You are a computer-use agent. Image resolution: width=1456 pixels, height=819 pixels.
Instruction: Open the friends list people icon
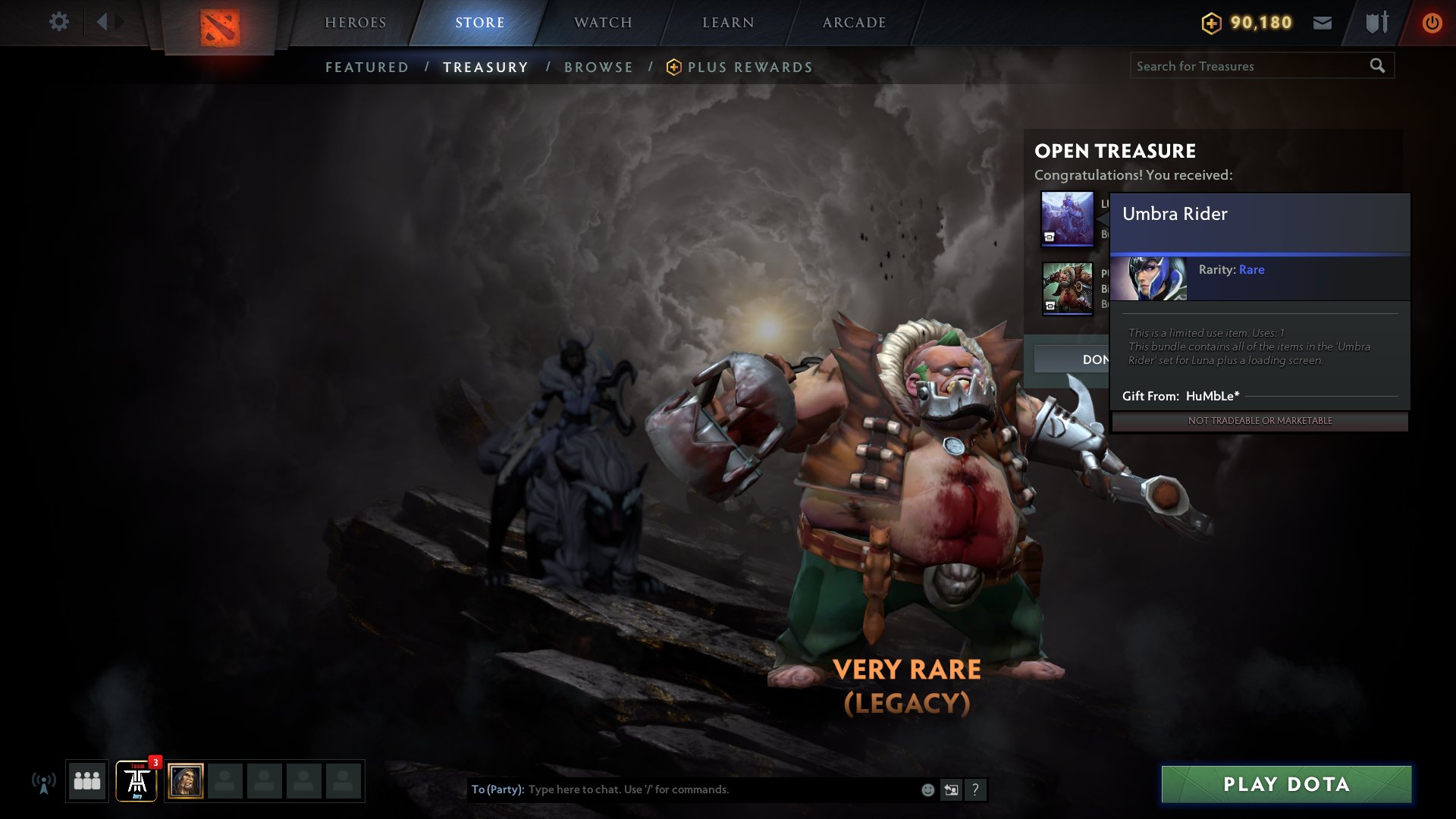point(86,781)
